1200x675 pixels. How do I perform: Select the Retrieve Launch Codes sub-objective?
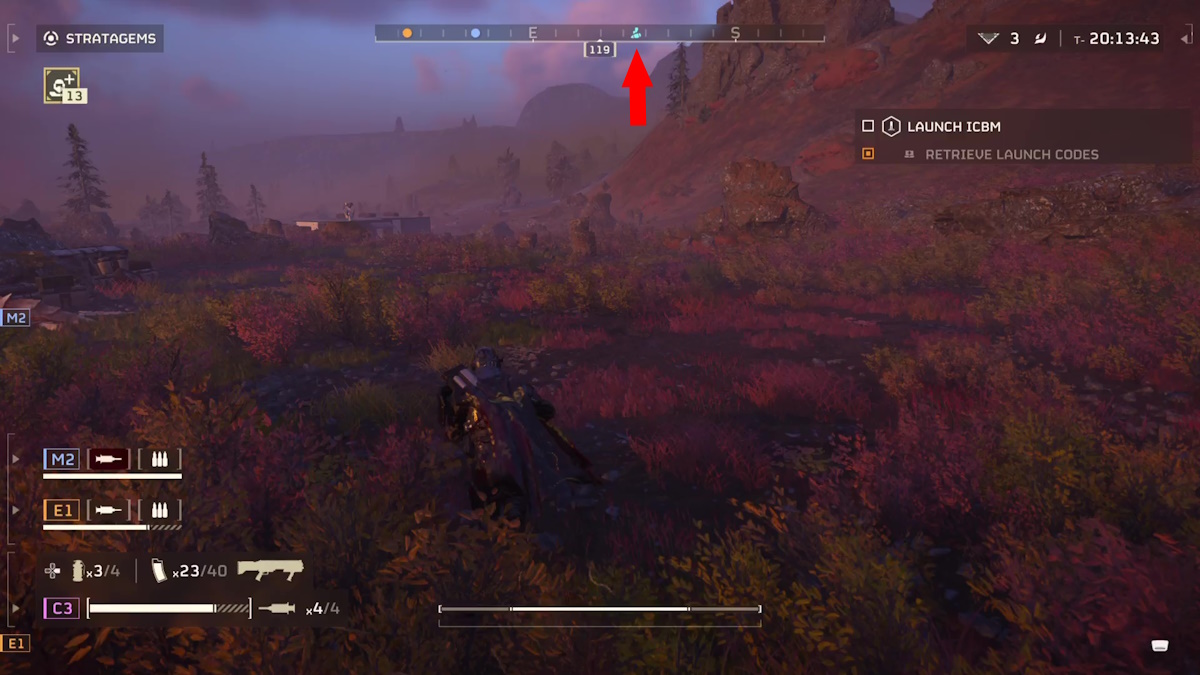[1011, 155]
